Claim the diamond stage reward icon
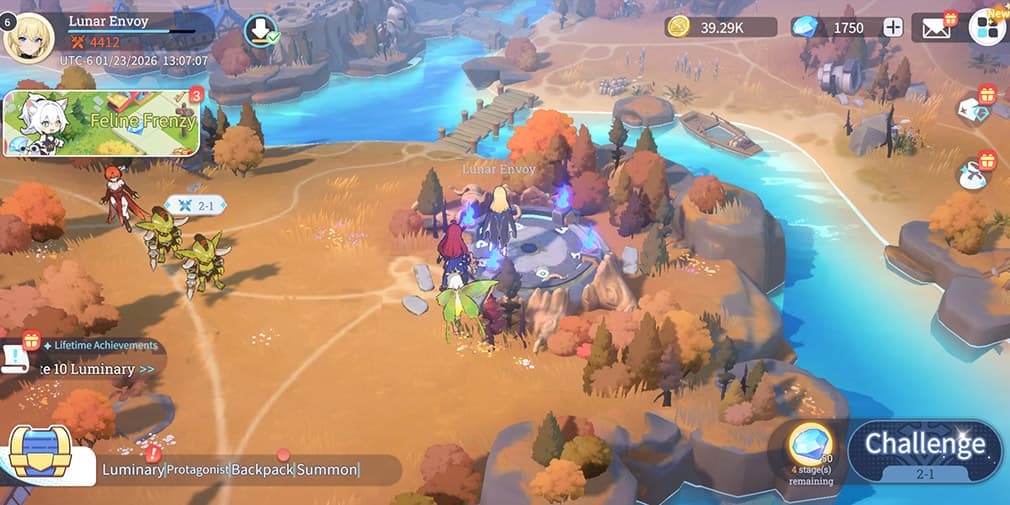The height and width of the screenshot is (505, 1010). [810, 445]
